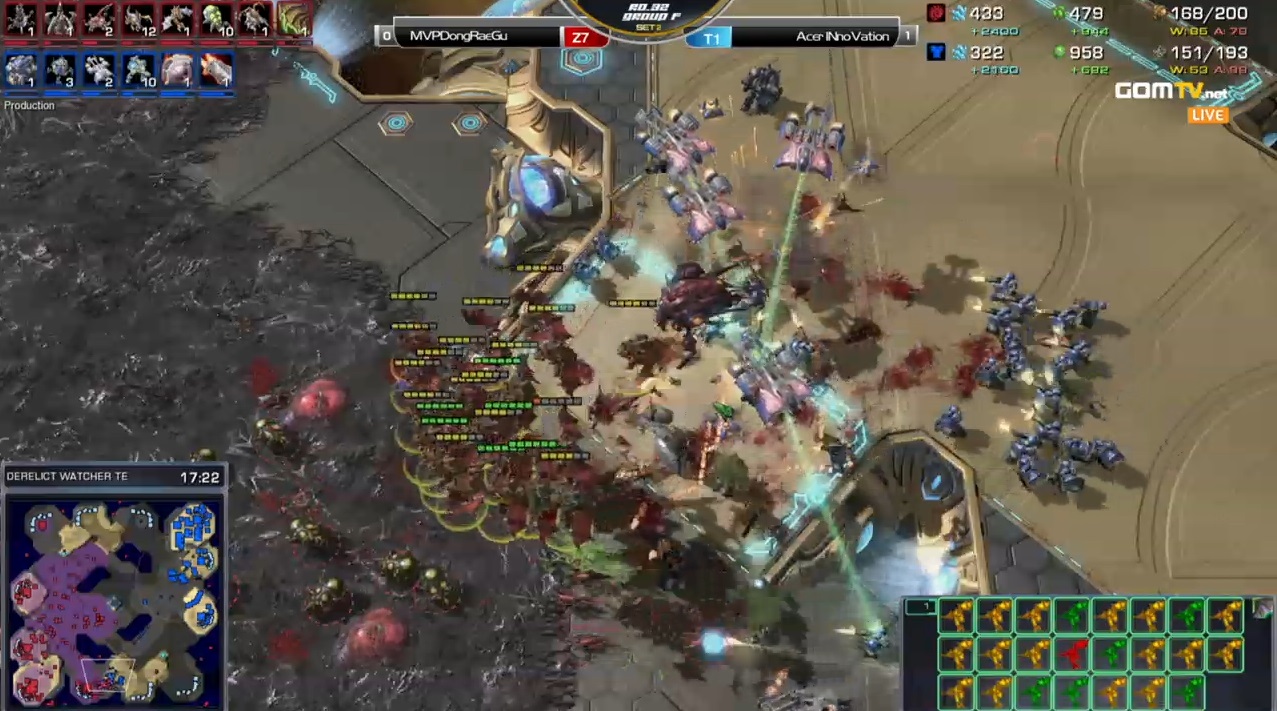The image size is (1277, 711).
Task: Open the Production panel label
Action: 29,105
